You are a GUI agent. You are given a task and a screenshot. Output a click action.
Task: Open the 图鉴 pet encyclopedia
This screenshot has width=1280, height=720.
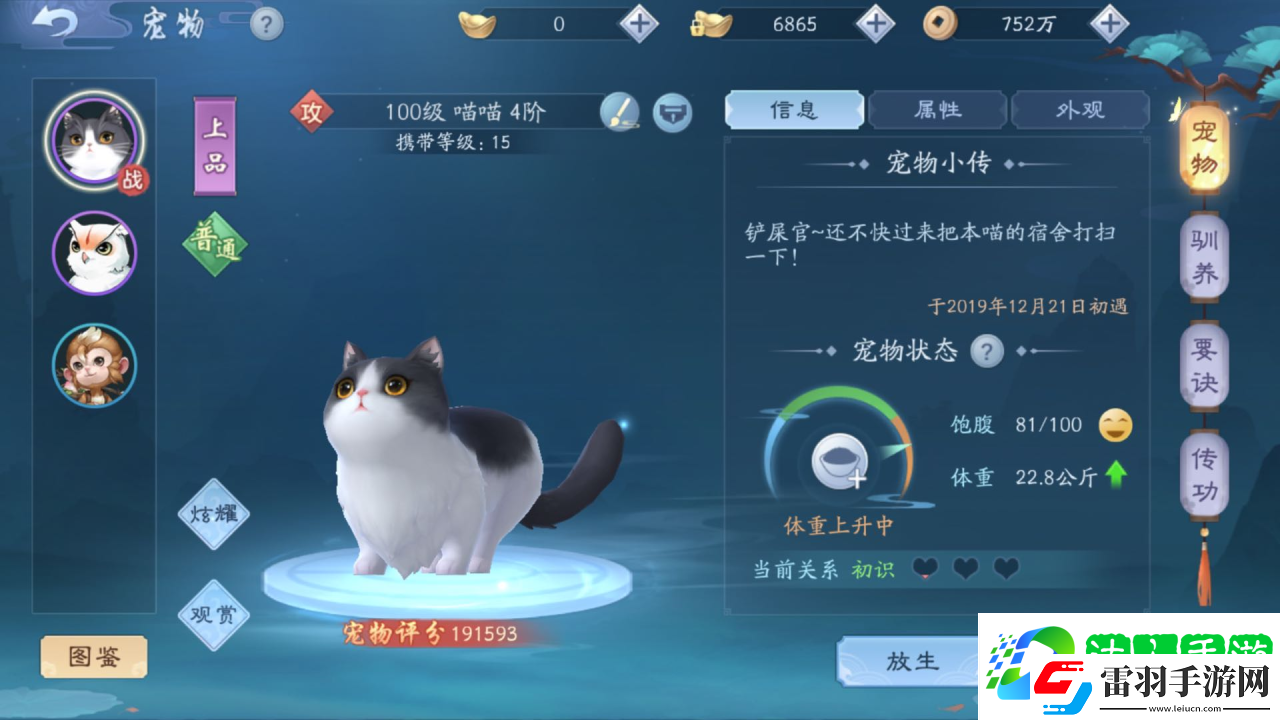pyautogui.click(x=93, y=657)
